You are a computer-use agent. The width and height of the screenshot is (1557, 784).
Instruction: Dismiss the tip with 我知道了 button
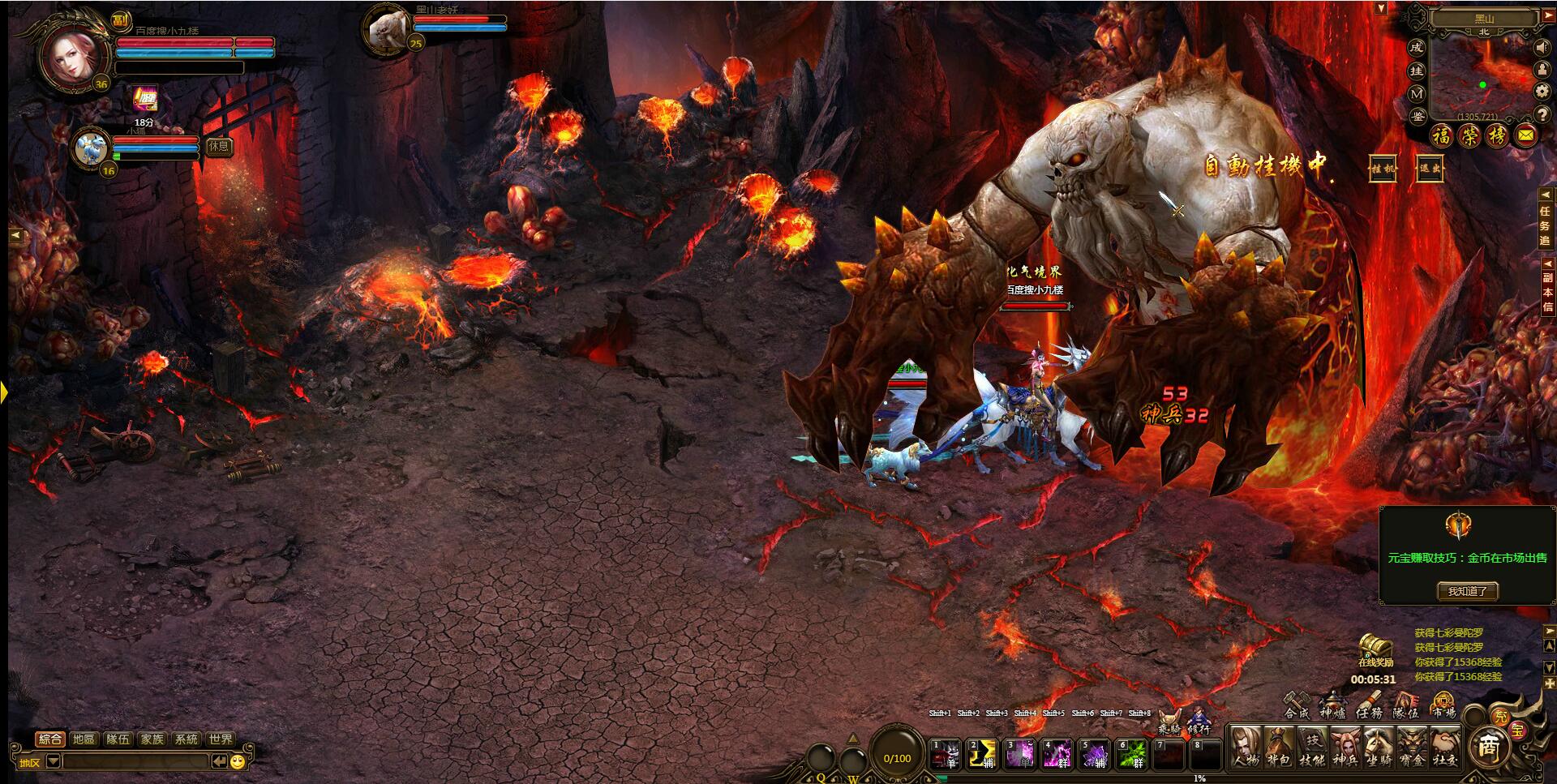point(1467,591)
